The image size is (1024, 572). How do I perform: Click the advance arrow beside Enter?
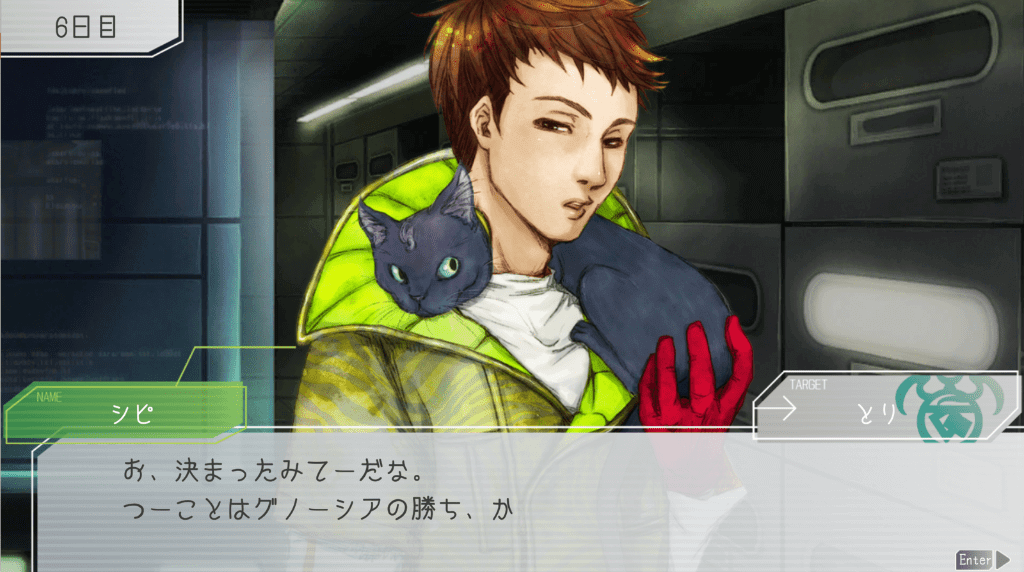pos(1002,560)
